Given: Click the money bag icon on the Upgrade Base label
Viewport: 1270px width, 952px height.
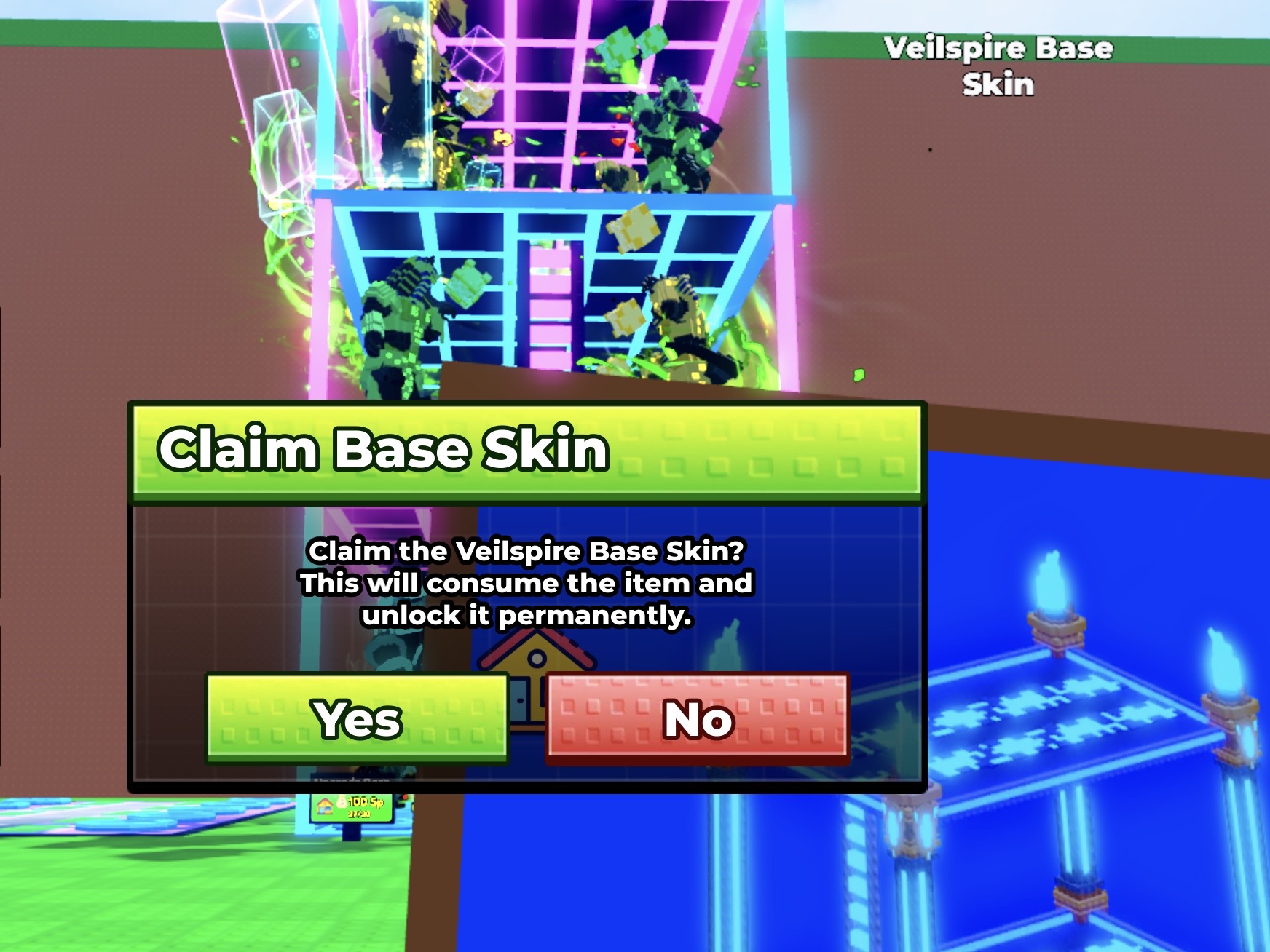Looking at the screenshot, I should click(341, 801).
